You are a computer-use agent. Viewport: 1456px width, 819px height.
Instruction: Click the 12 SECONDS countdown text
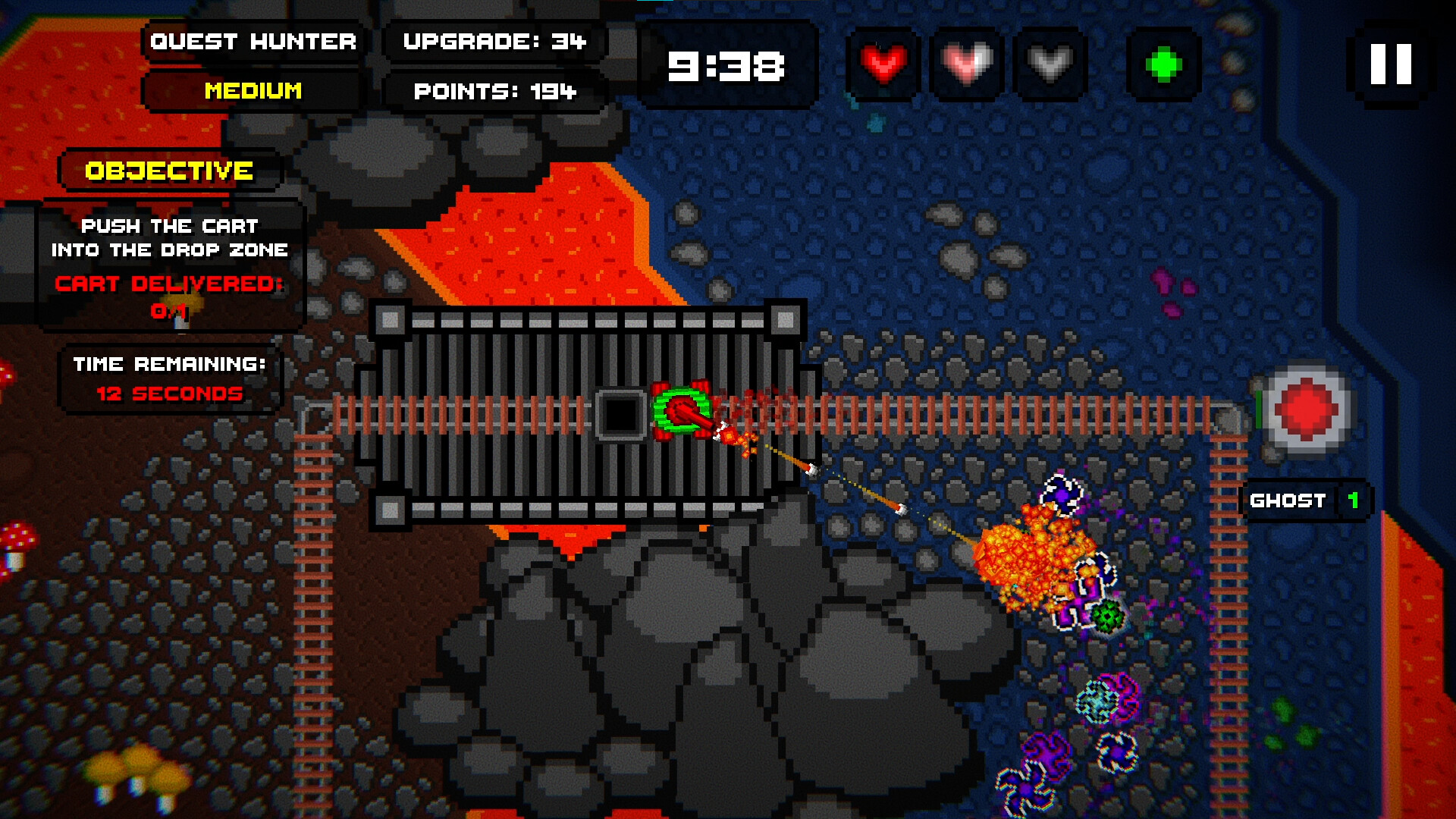click(x=168, y=394)
